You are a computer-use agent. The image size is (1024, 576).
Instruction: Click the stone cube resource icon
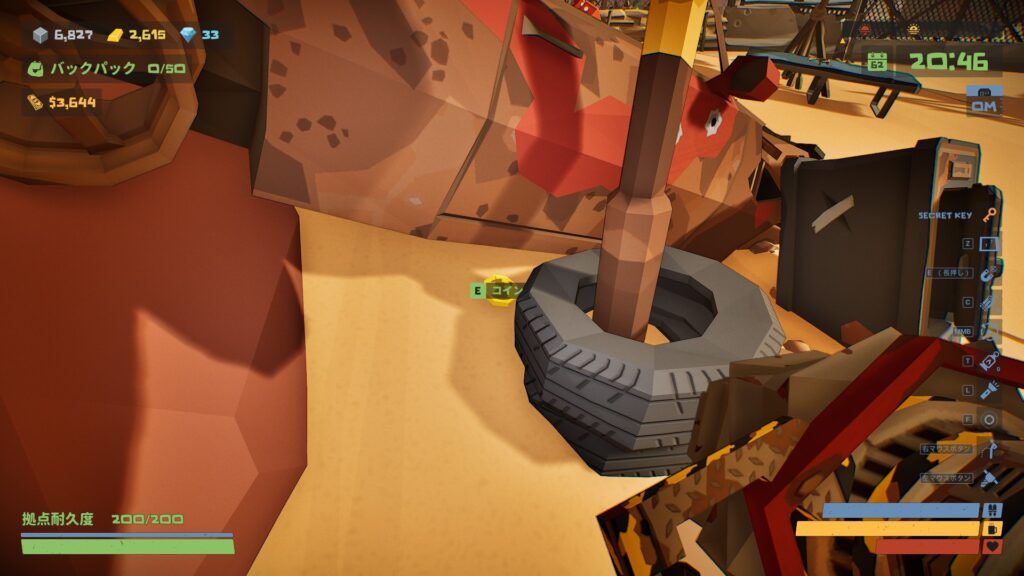[x=40, y=35]
